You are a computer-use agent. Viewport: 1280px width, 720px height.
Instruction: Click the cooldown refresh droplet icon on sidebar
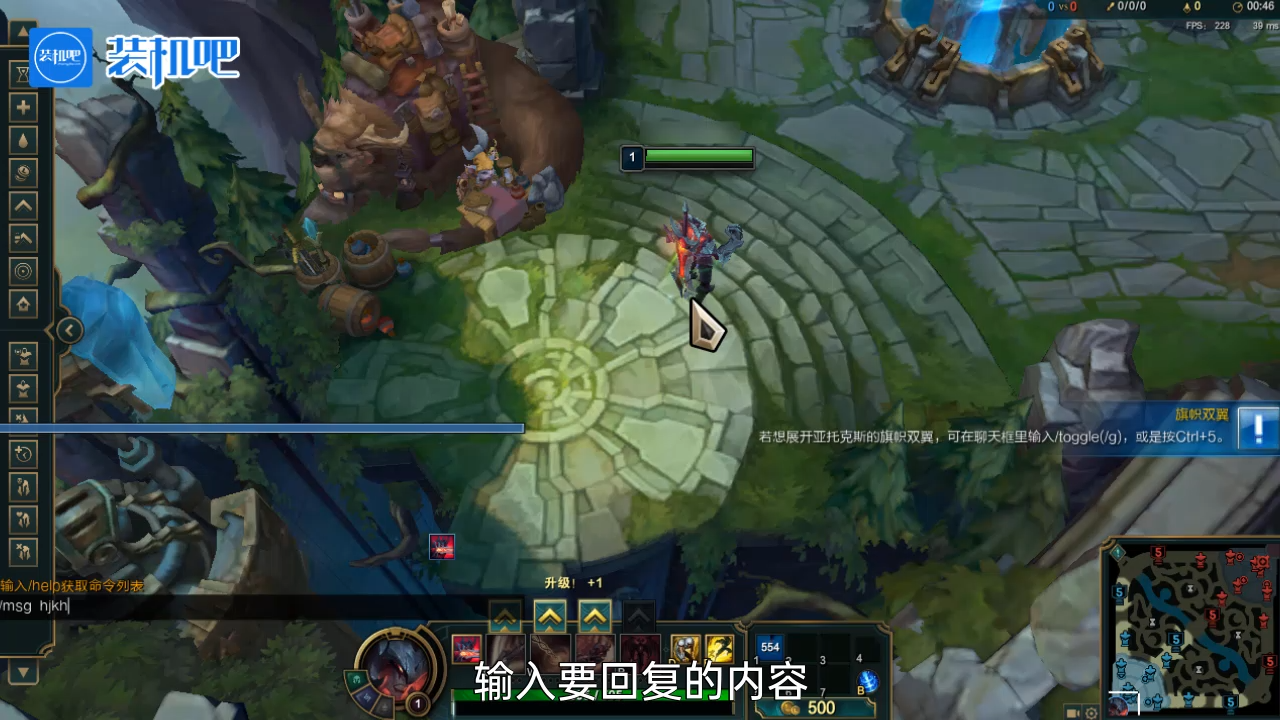[23, 140]
